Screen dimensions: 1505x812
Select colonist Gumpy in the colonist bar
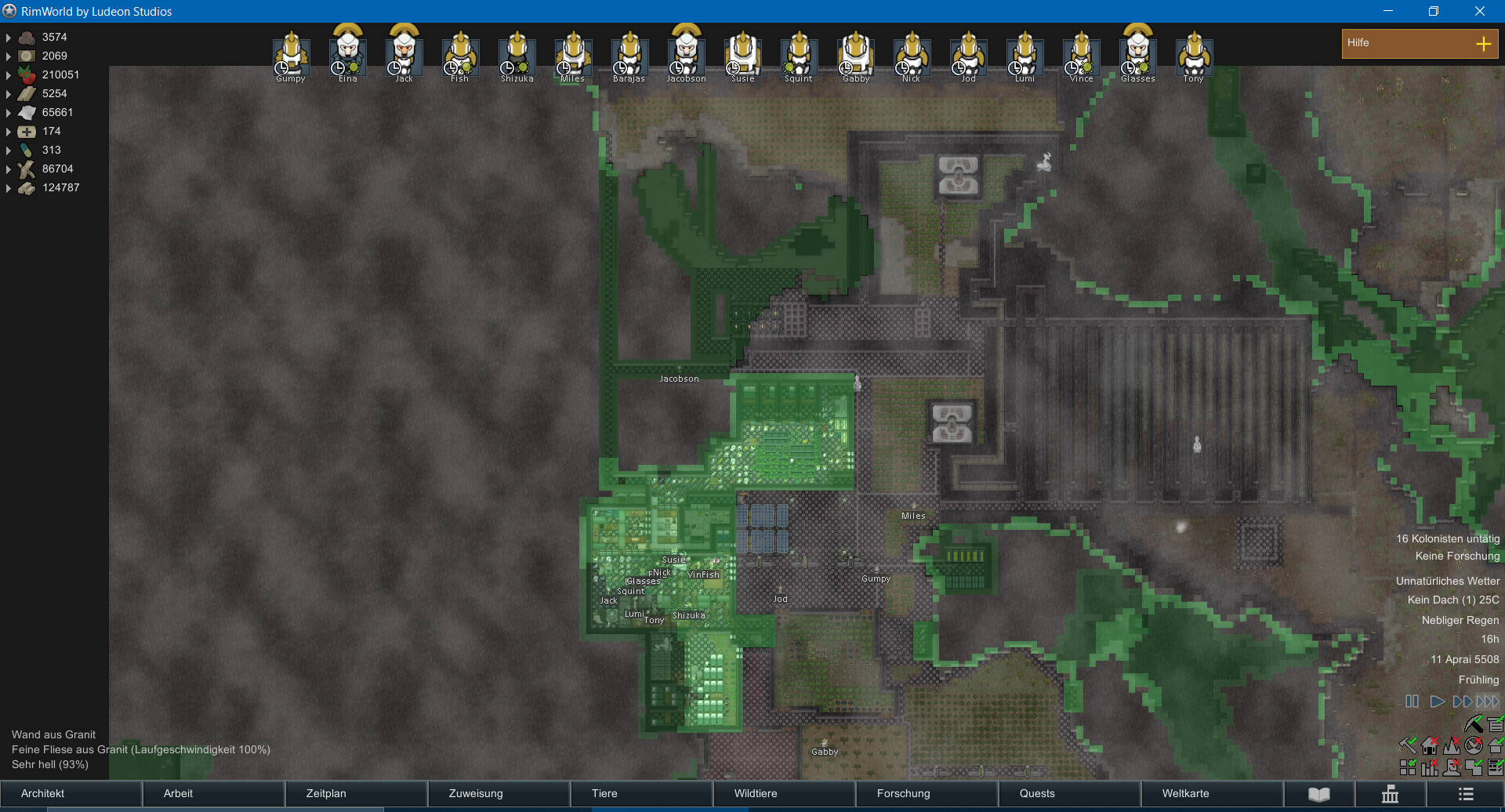tap(291, 55)
